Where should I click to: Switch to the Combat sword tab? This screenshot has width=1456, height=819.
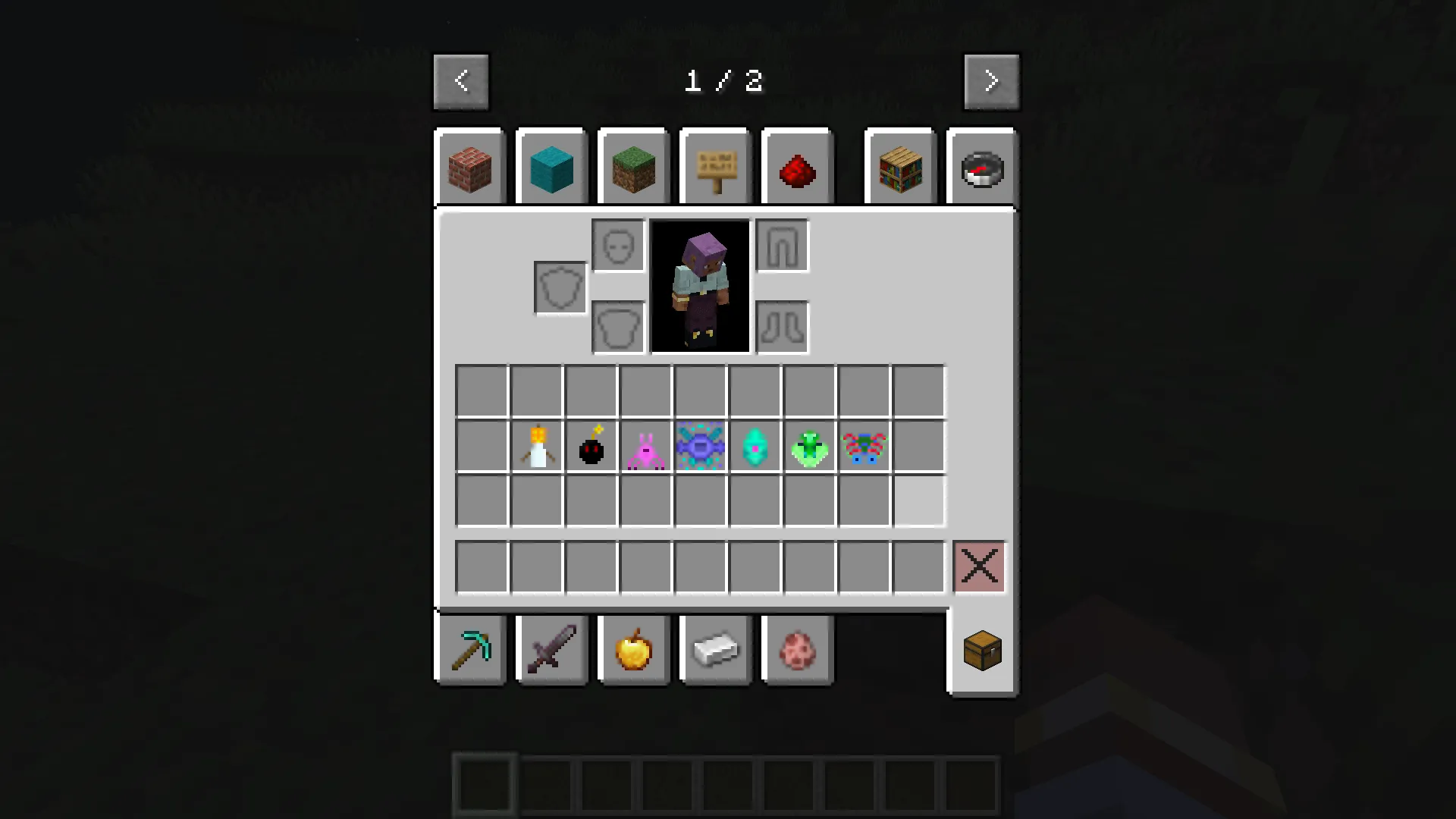tap(551, 650)
